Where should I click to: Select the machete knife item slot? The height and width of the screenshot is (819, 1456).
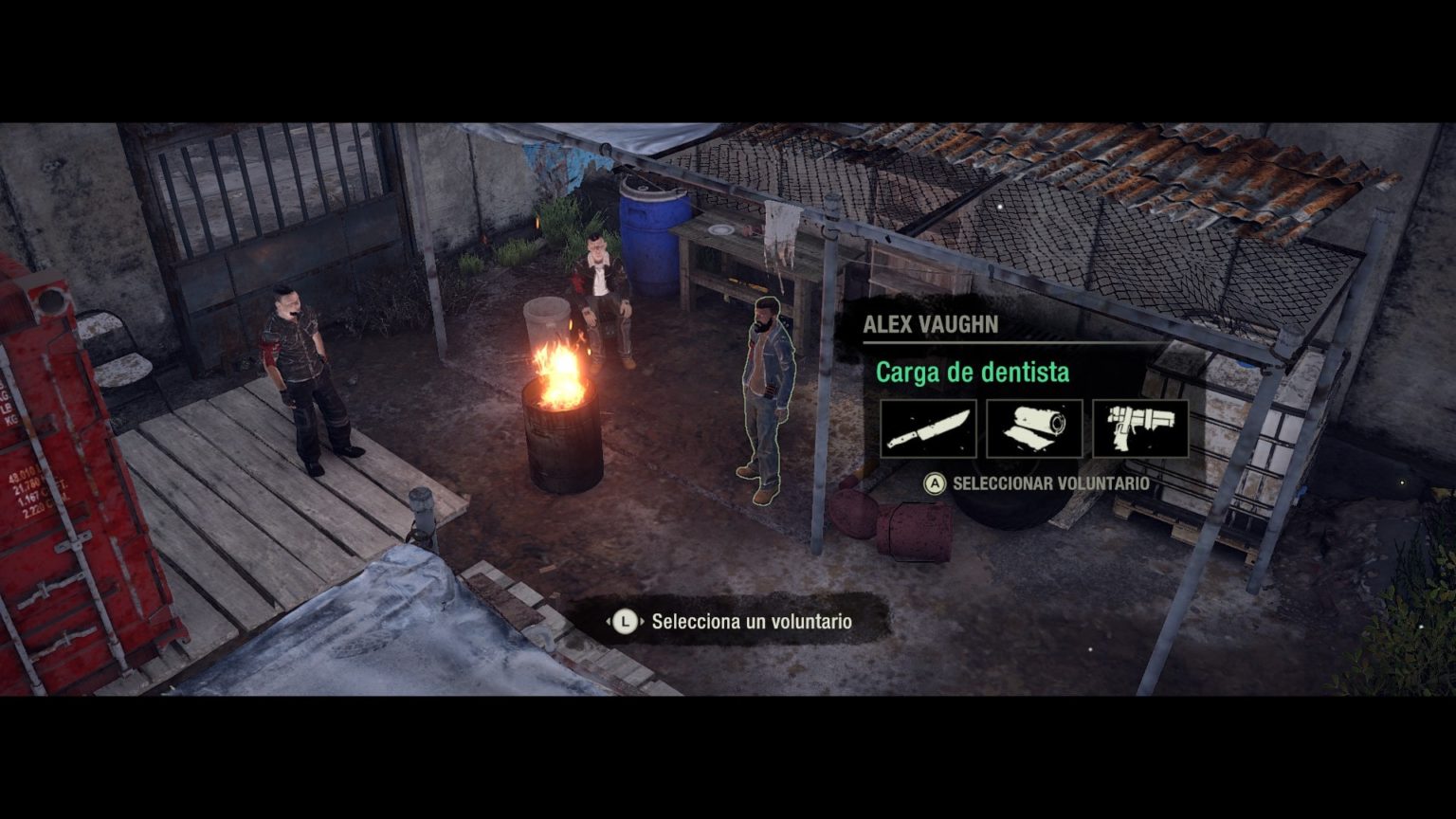[928, 428]
